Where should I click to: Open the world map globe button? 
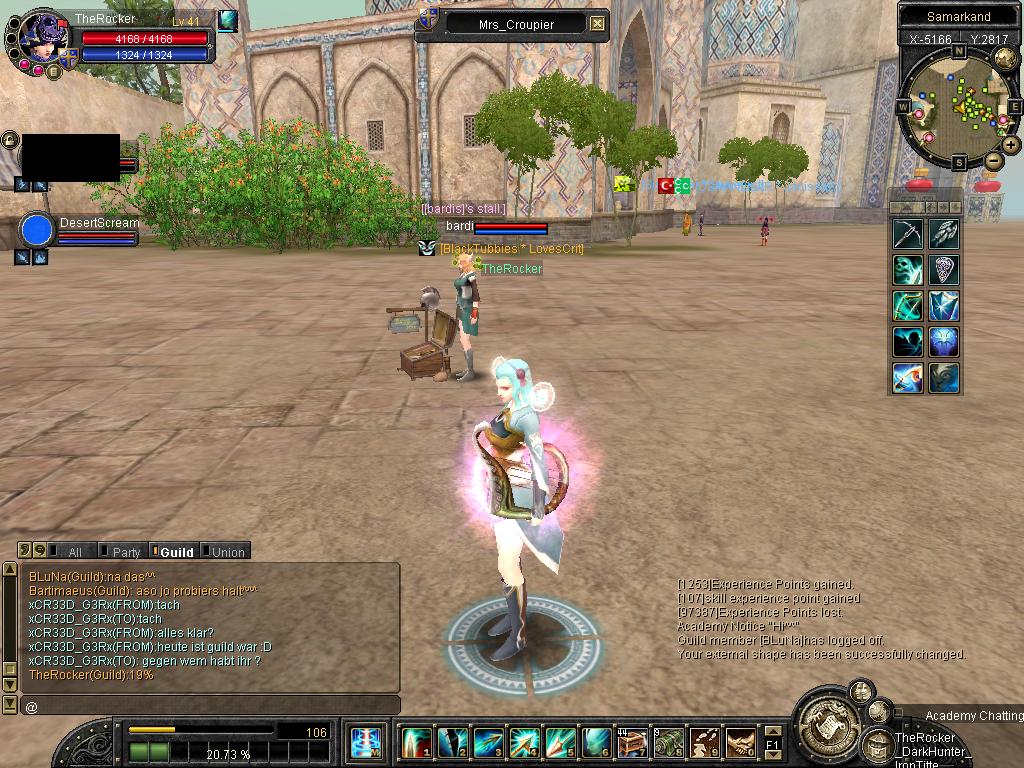[x=1003, y=58]
